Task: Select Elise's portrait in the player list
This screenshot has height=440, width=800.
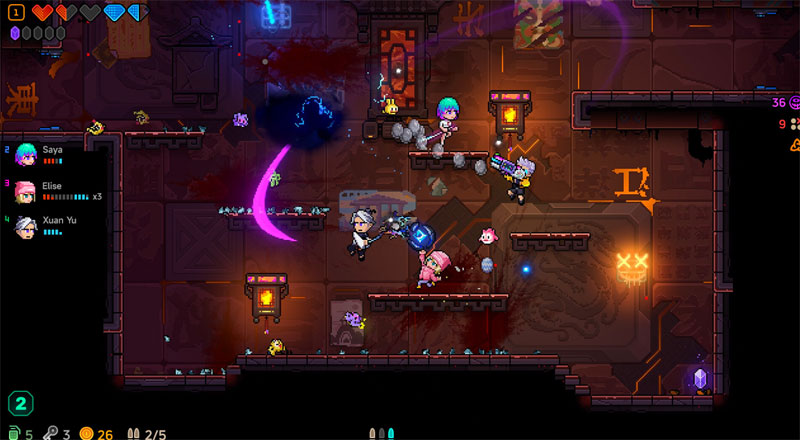Action: 27,191
